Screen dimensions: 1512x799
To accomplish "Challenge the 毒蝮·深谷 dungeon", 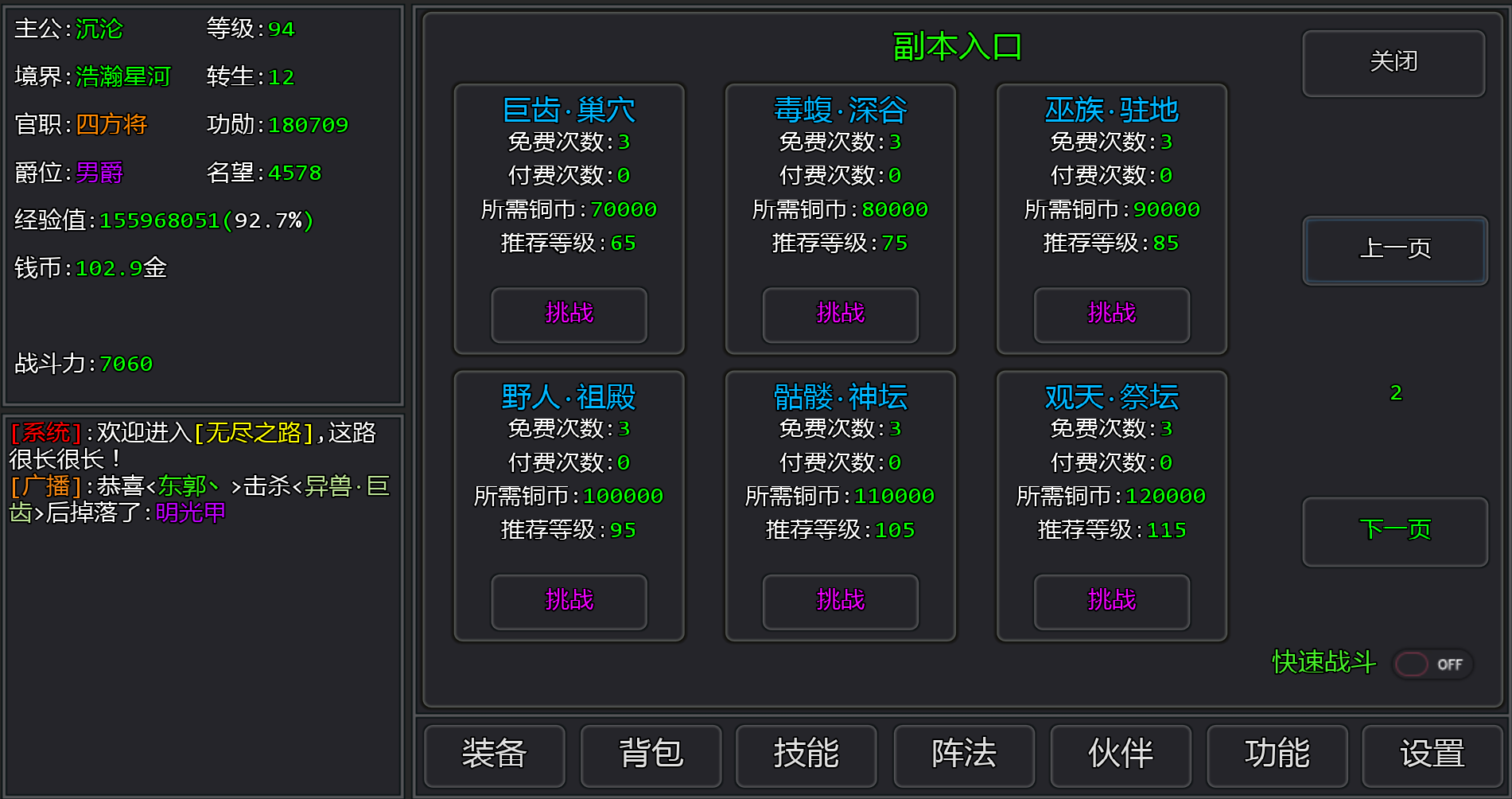I will (x=839, y=315).
